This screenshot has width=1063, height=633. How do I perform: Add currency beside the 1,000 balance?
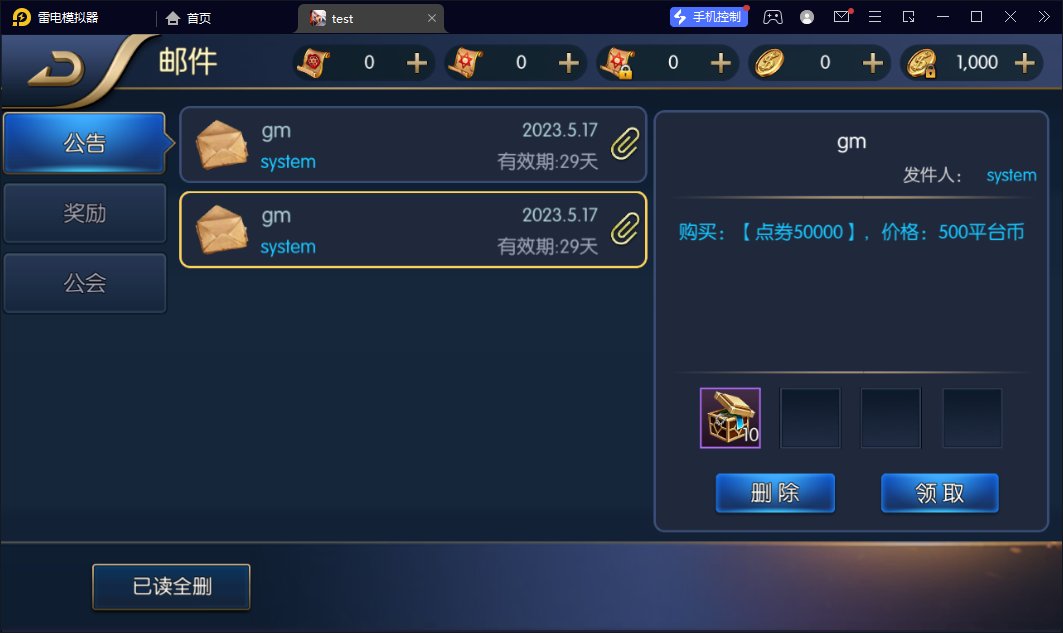1024,63
